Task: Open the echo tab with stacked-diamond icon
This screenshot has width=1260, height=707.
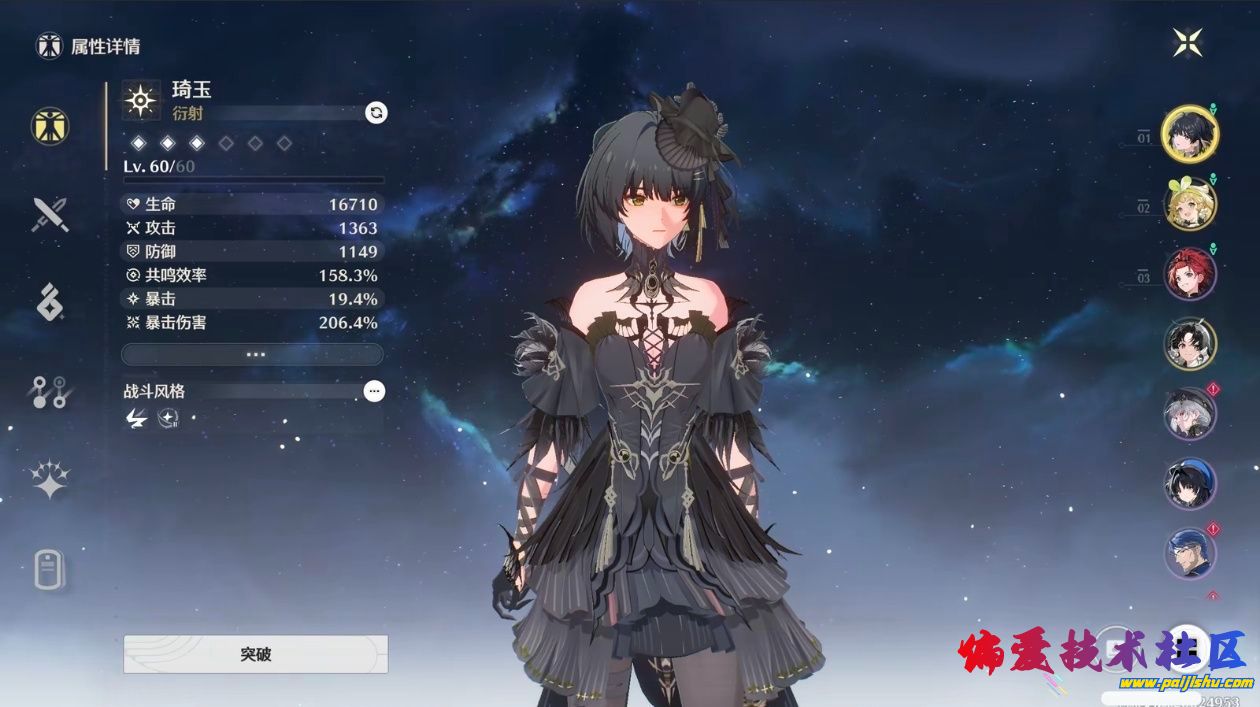Action: pos(49,302)
